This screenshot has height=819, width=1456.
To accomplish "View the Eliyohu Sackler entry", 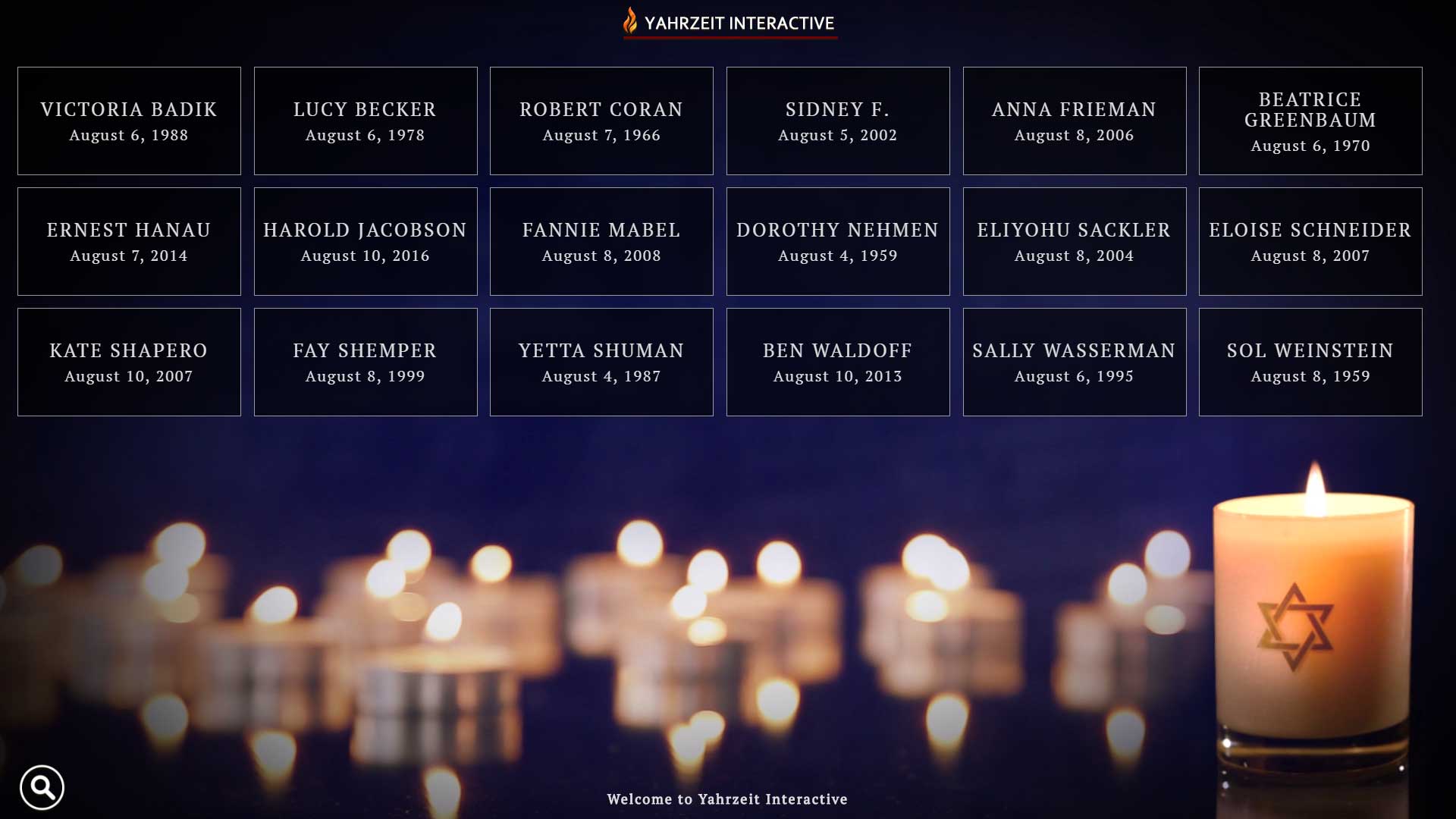I will pyautogui.click(x=1075, y=241).
